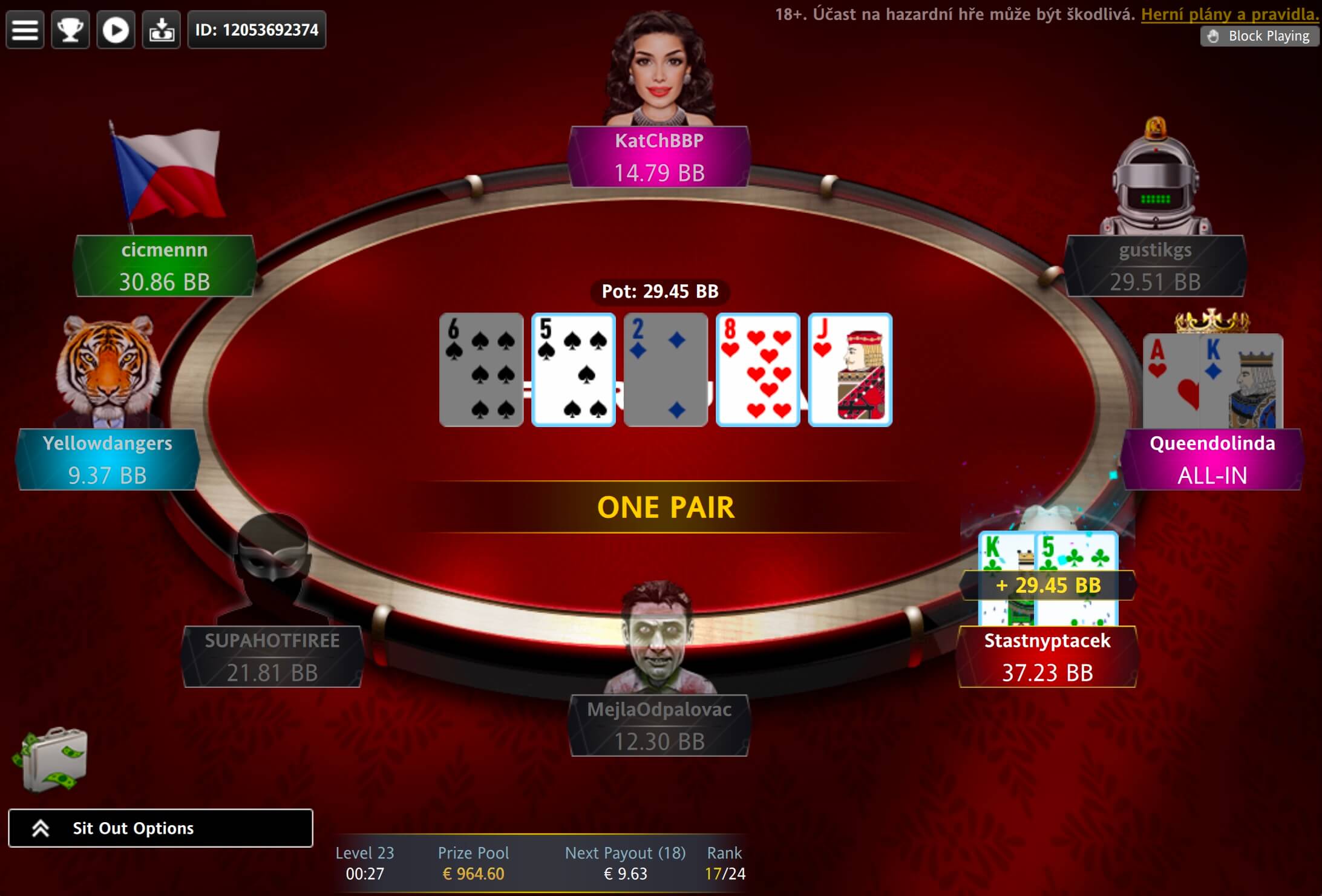Select player cicmennn's name plate

point(165,266)
